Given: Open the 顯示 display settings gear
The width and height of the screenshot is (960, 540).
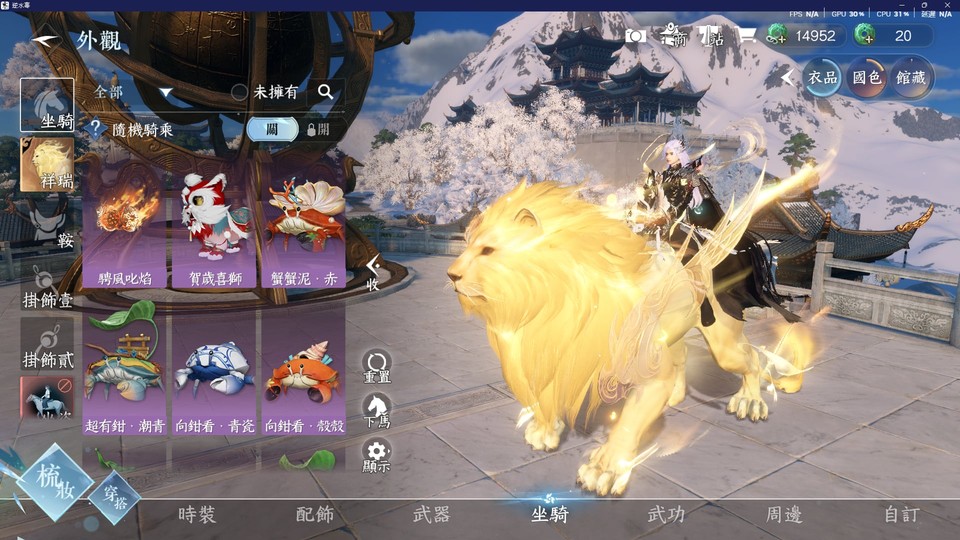Looking at the screenshot, I should coord(377,456).
